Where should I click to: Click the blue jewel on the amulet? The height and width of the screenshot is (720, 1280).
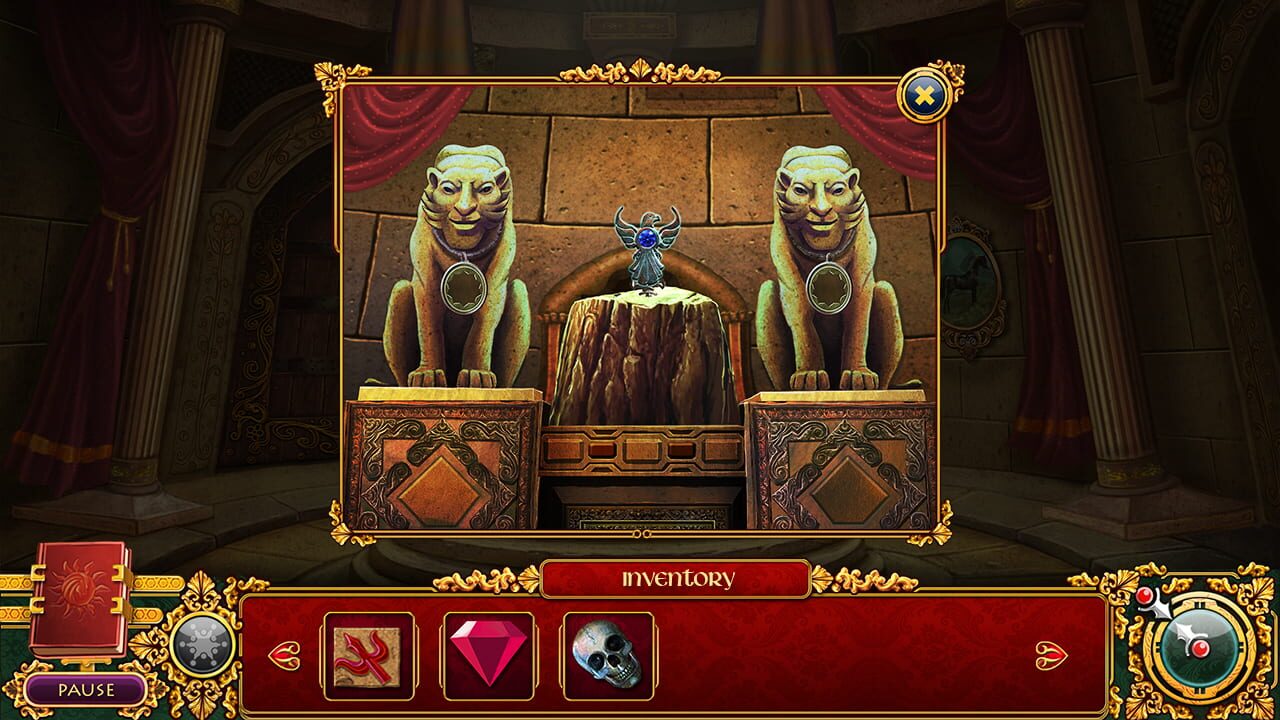pyautogui.click(x=648, y=238)
